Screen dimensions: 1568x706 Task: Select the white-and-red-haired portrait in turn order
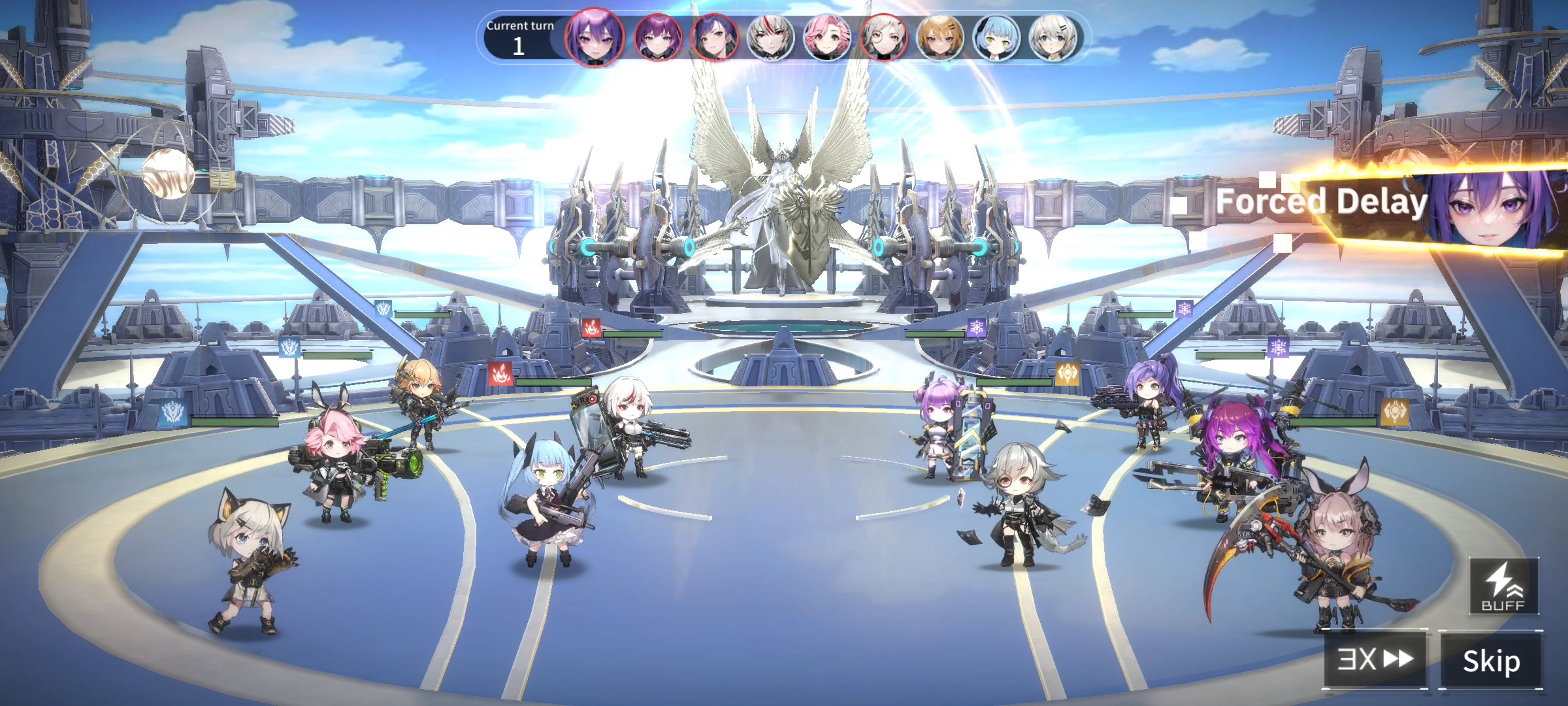[x=770, y=38]
